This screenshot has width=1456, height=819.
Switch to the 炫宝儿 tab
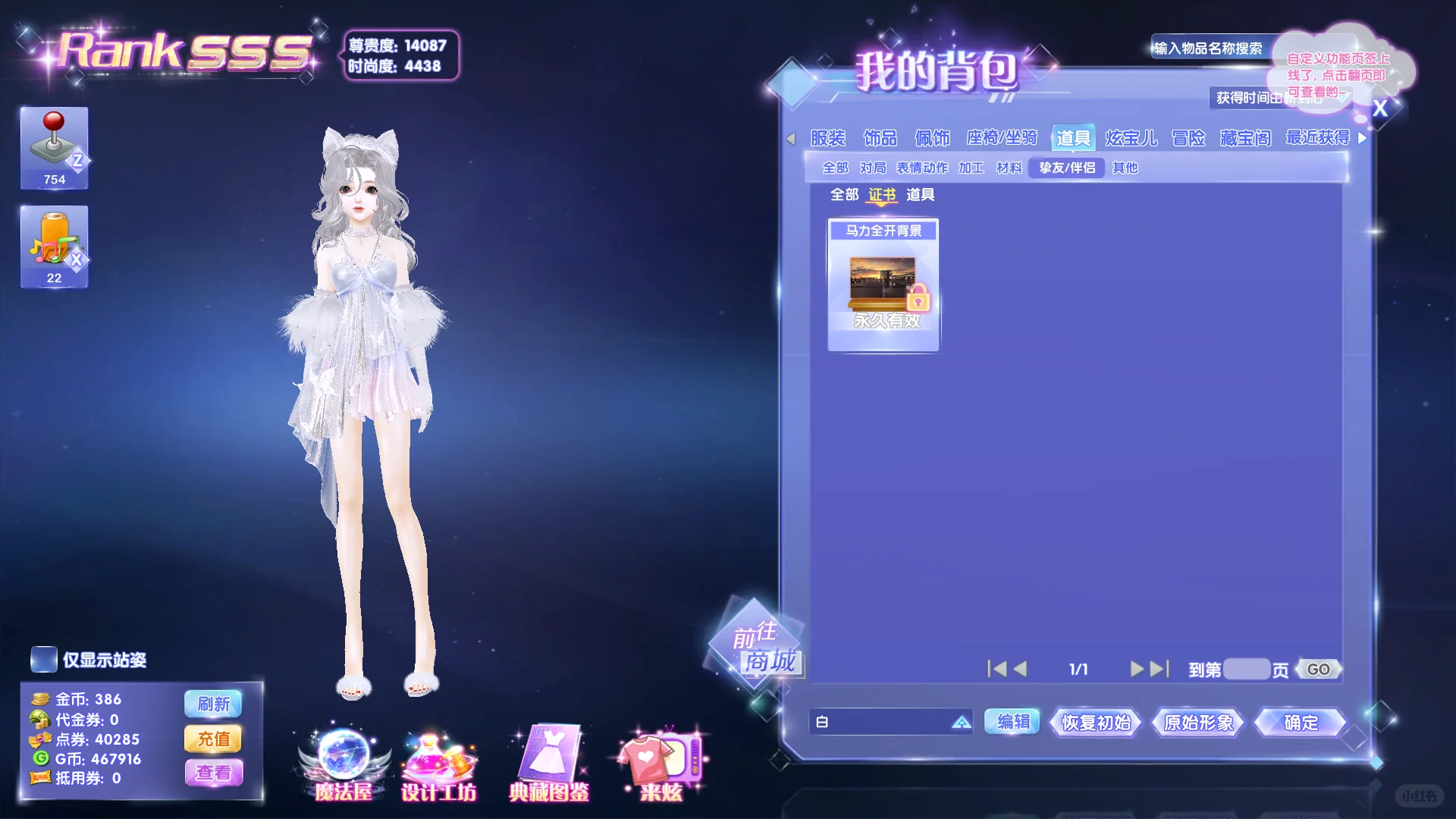coord(1133,138)
